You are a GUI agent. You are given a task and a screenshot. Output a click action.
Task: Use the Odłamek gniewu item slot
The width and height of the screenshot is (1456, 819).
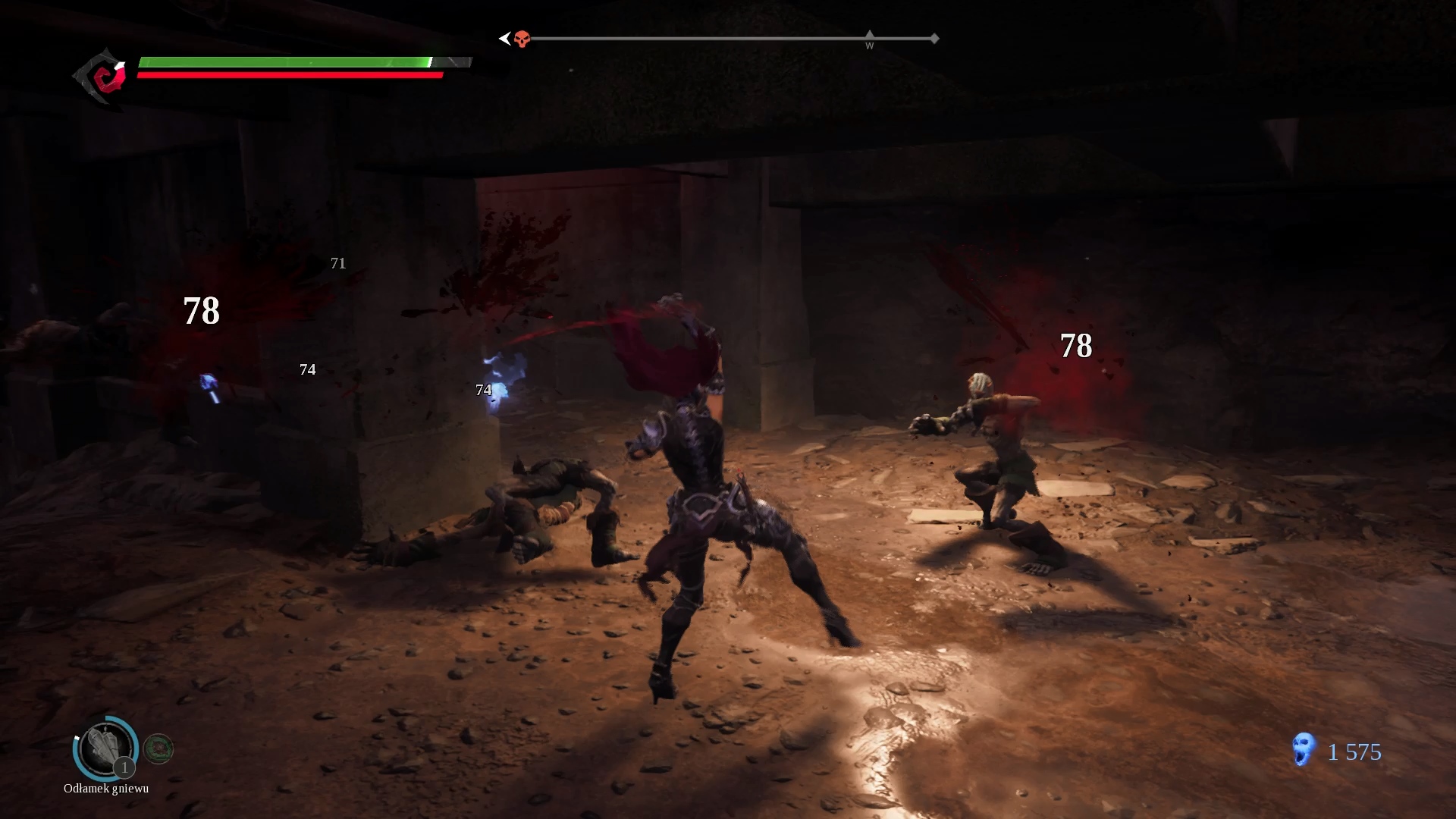(x=105, y=748)
